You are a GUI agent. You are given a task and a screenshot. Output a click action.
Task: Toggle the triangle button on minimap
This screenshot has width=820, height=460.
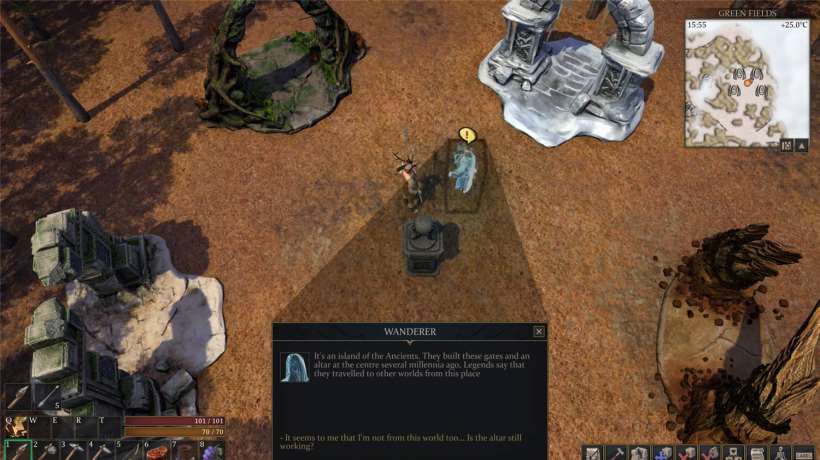pyautogui.click(x=801, y=145)
